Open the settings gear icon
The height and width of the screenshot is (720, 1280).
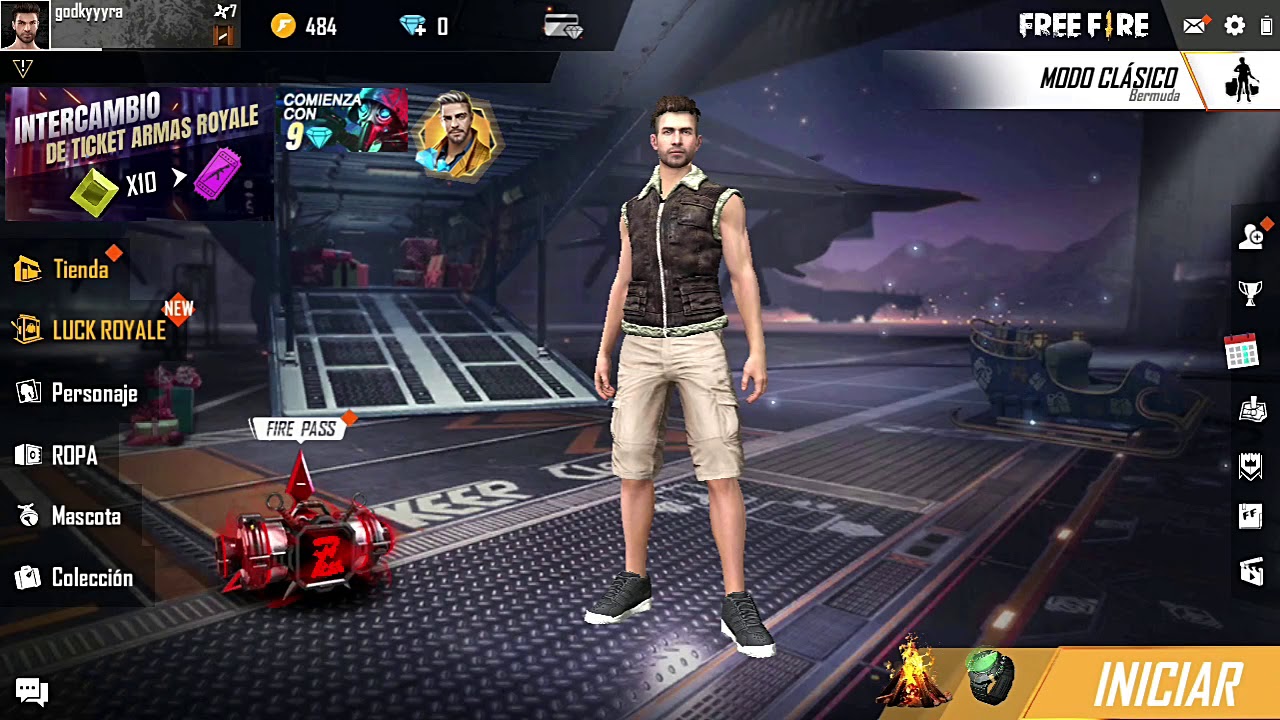(1235, 26)
